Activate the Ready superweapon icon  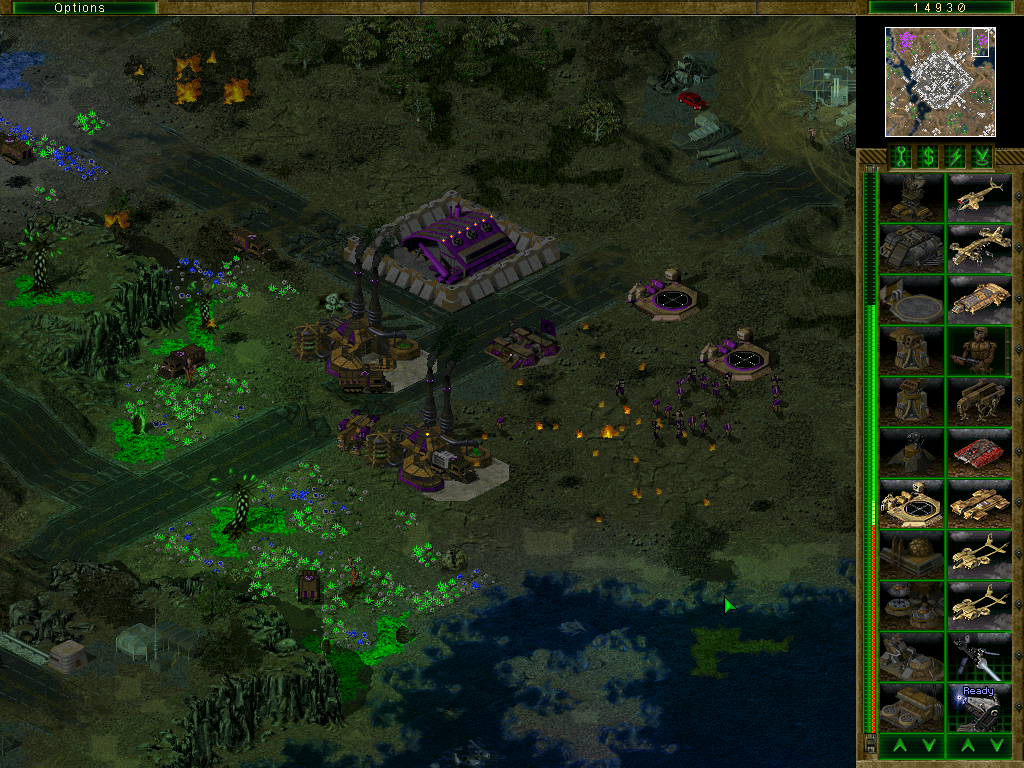pyautogui.click(x=980, y=708)
